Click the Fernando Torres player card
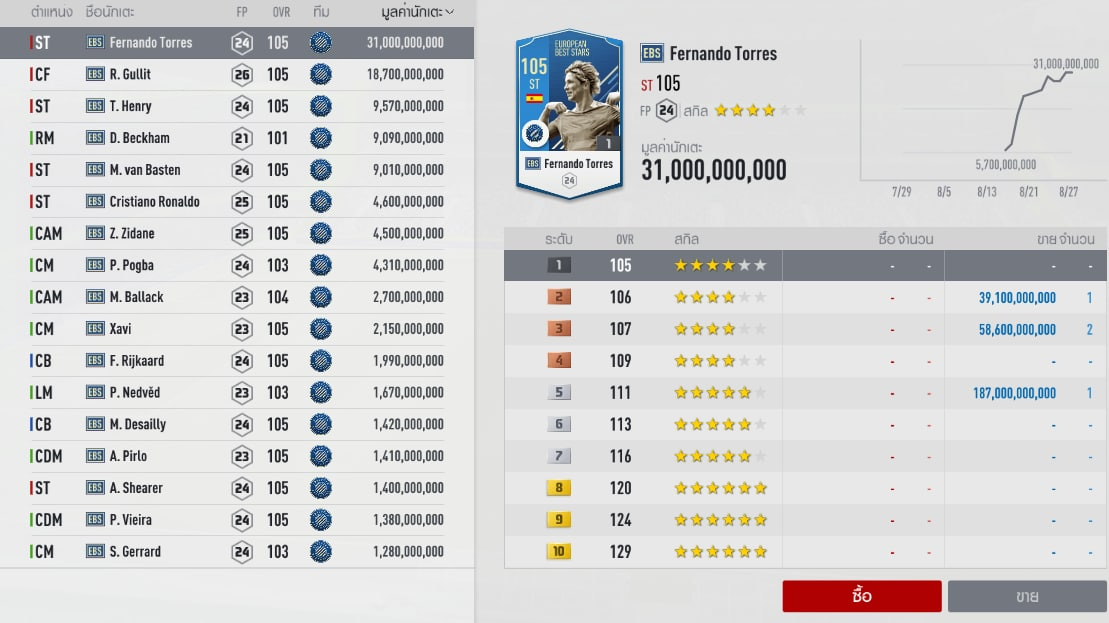The image size is (1109, 623). click(568, 115)
